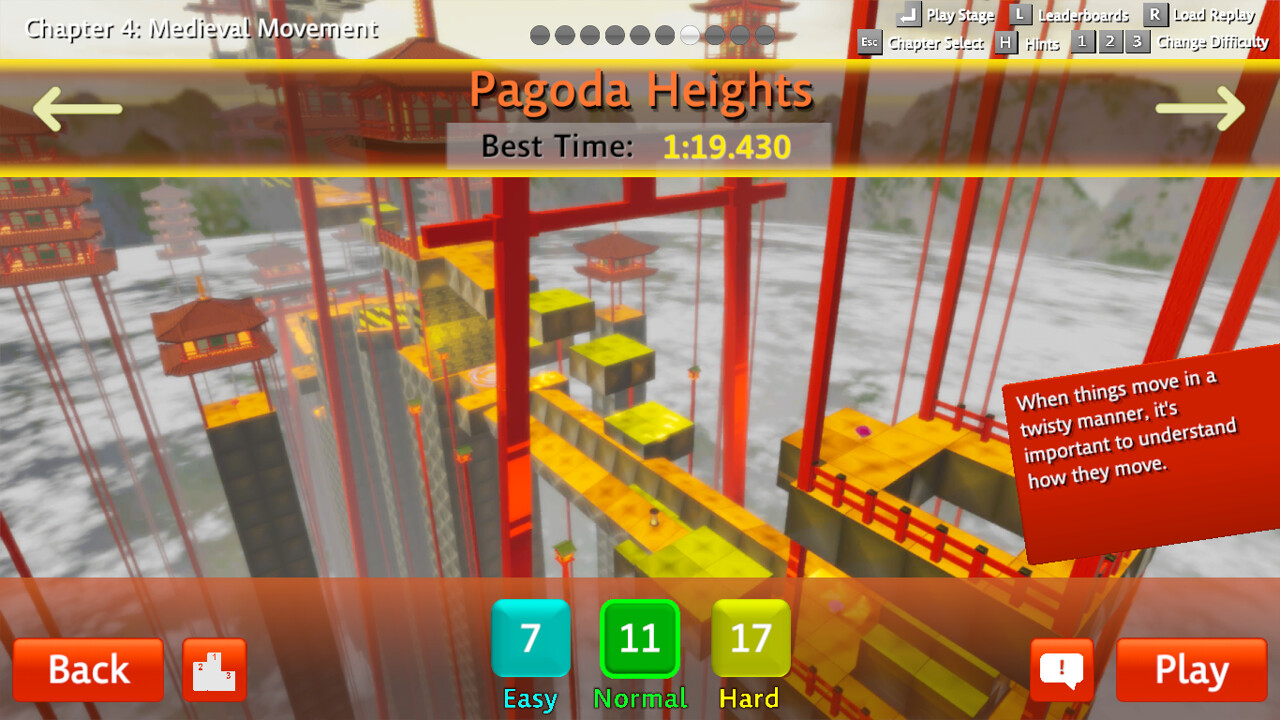Click the Esc key icon for Chapter Select
1280x720 pixels.
pyautogui.click(x=868, y=43)
